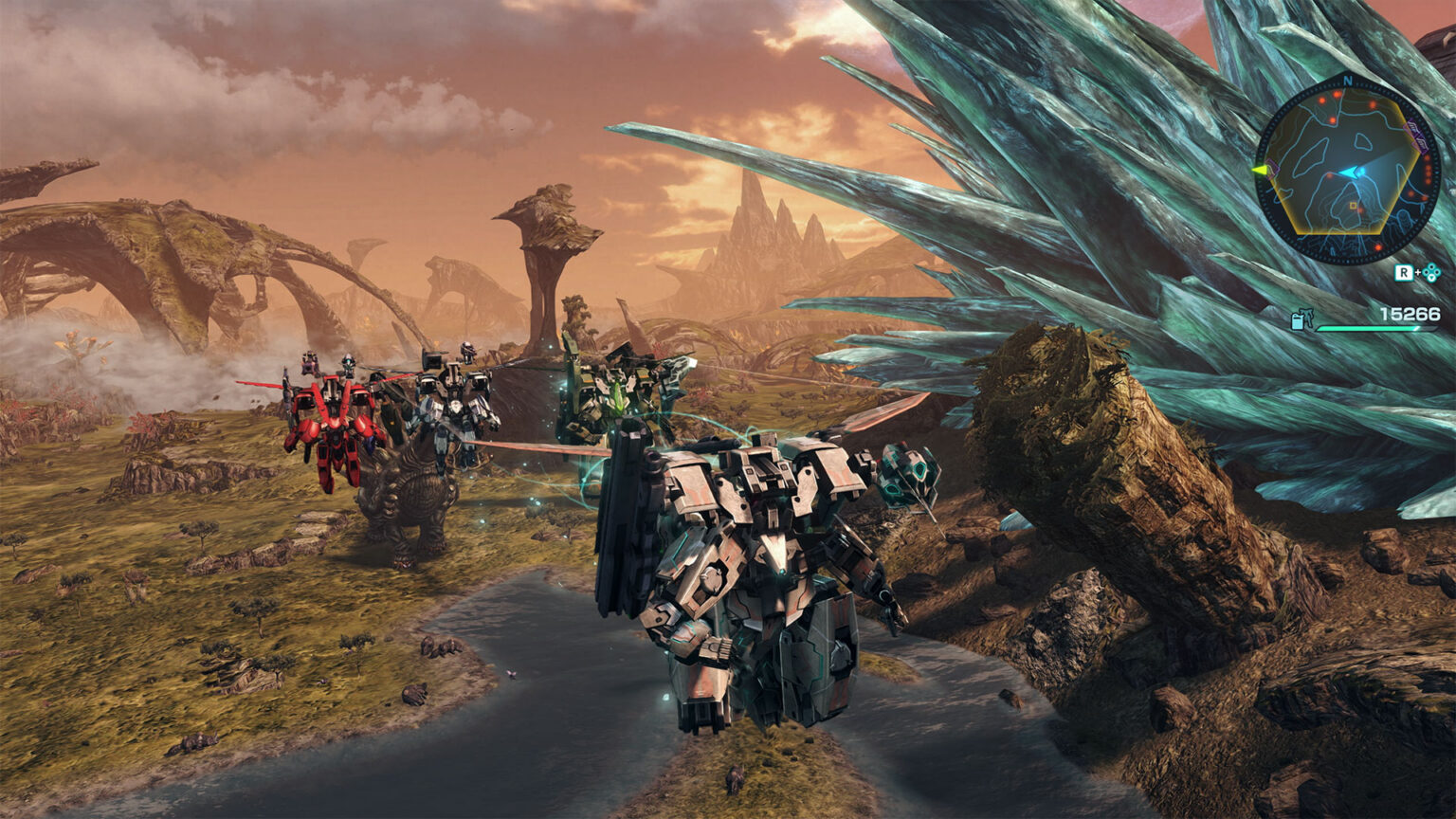Click the Skell silhouette icon beside the fuel gauge
Screen dimensions: 1456x819
[1309, 315]
